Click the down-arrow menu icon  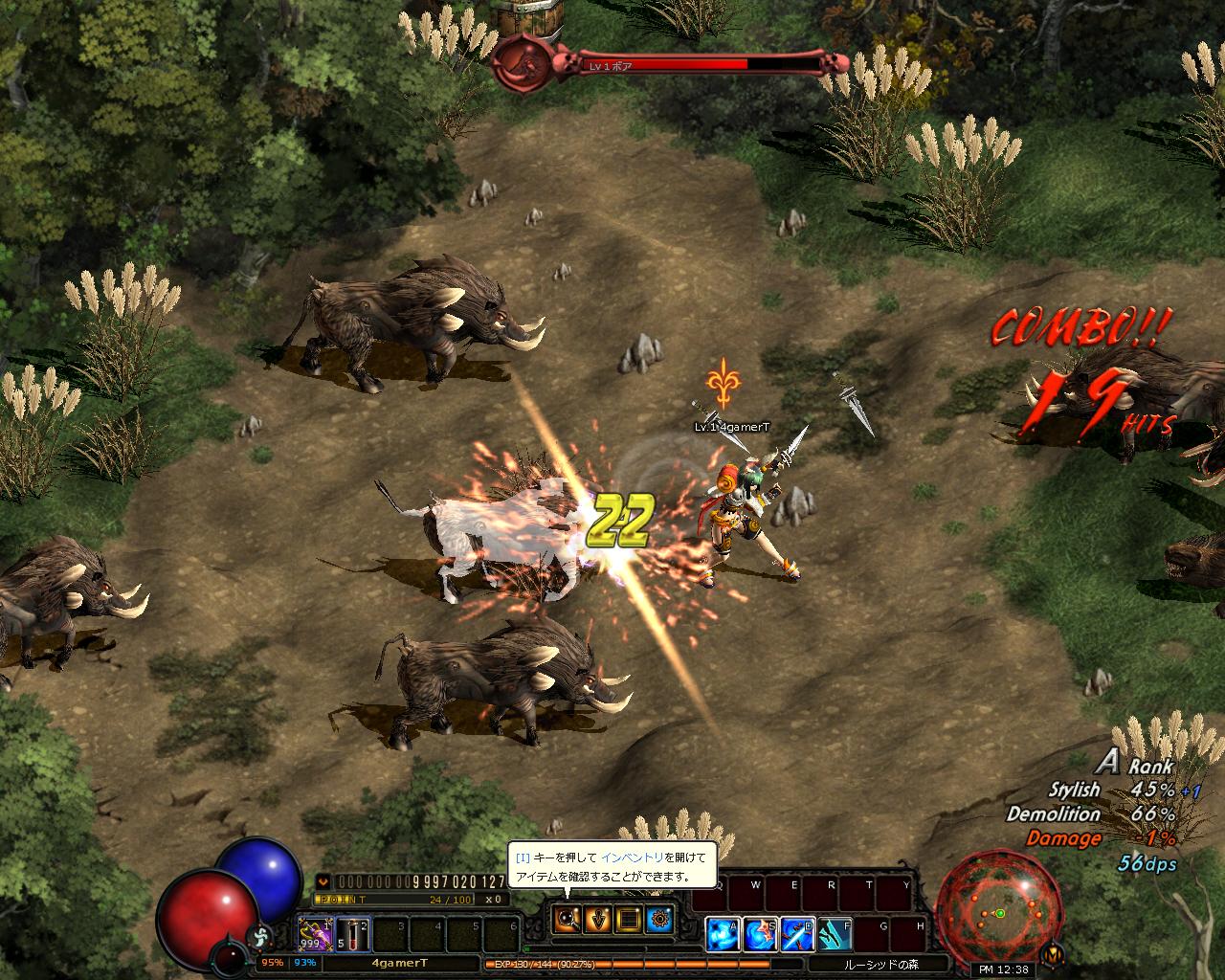click(598, 920)
